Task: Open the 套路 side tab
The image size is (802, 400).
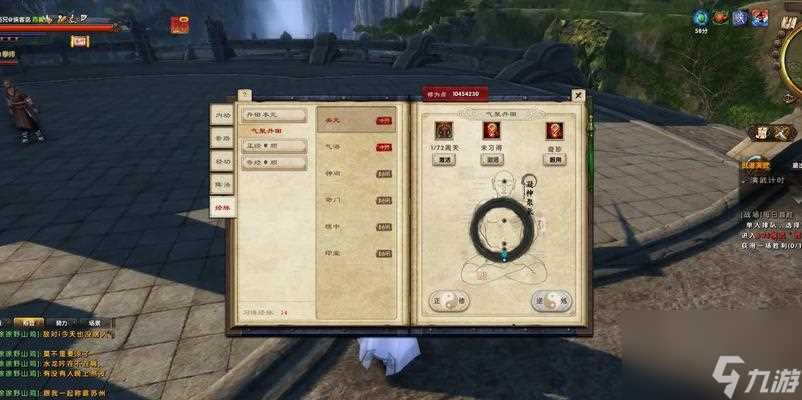Action: click(221, 138)
